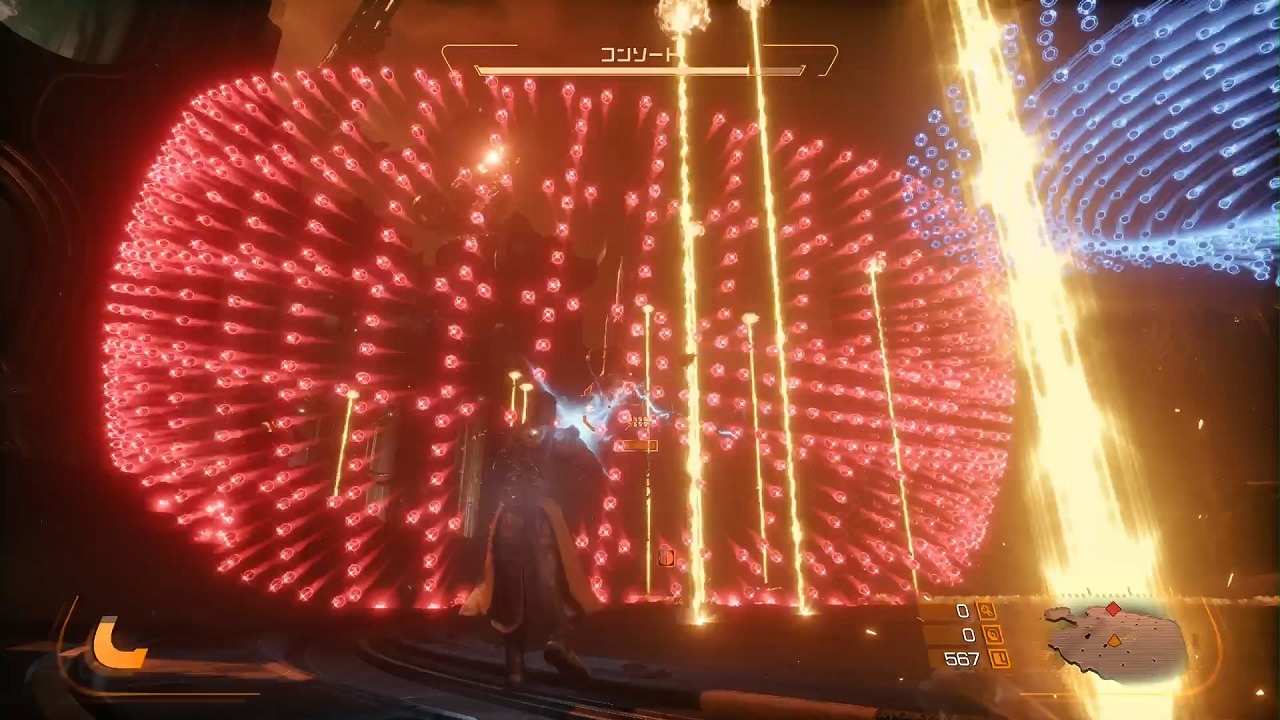Select the orange diamond marker on radar
This screenshot has width=1280, height=720.
point(1114,640)
